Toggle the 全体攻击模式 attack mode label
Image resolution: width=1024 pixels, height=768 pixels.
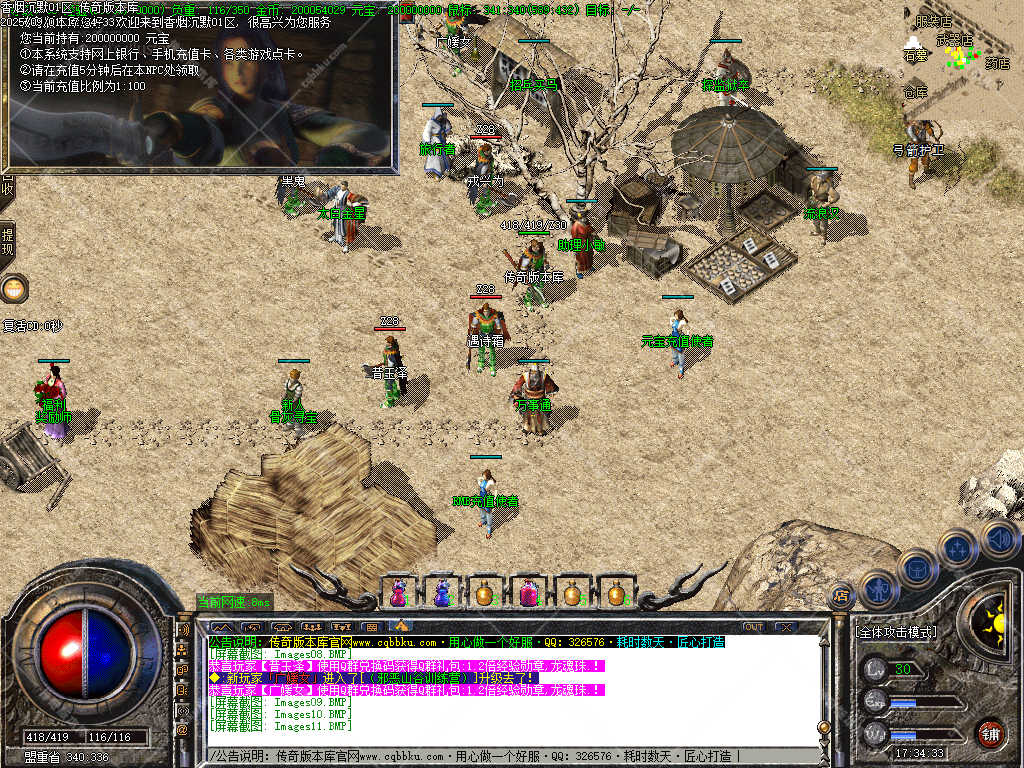pos(896,633)
